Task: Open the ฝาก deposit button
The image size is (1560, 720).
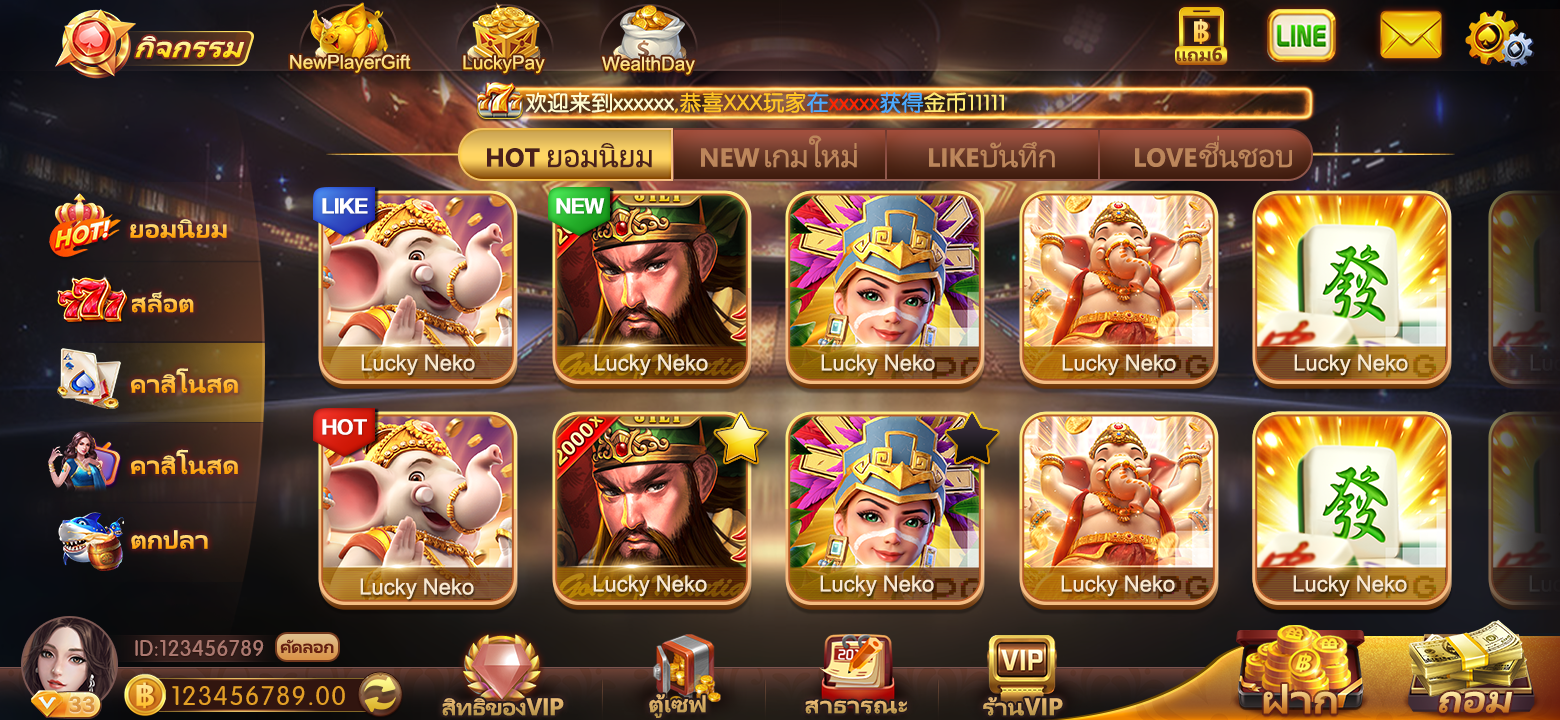Action: pos(1299,673)
